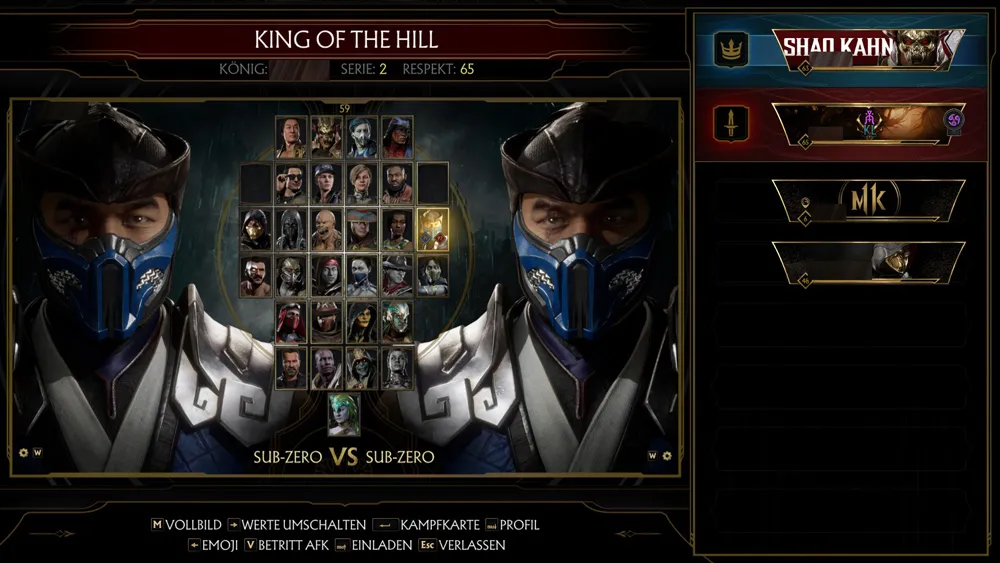Choose Frost from the character grid

(397, 321)
